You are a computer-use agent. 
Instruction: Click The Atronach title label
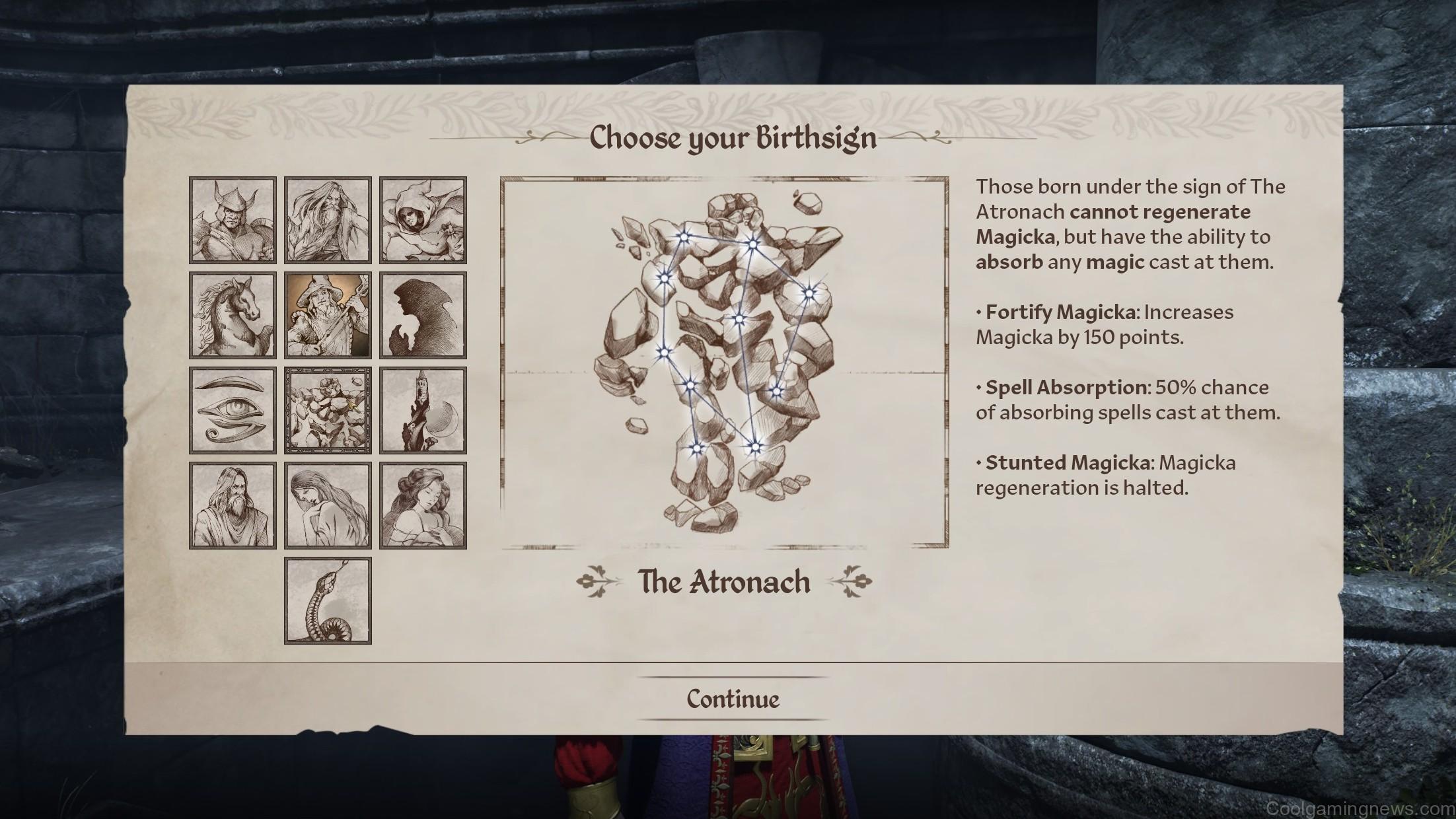[724, 583]
